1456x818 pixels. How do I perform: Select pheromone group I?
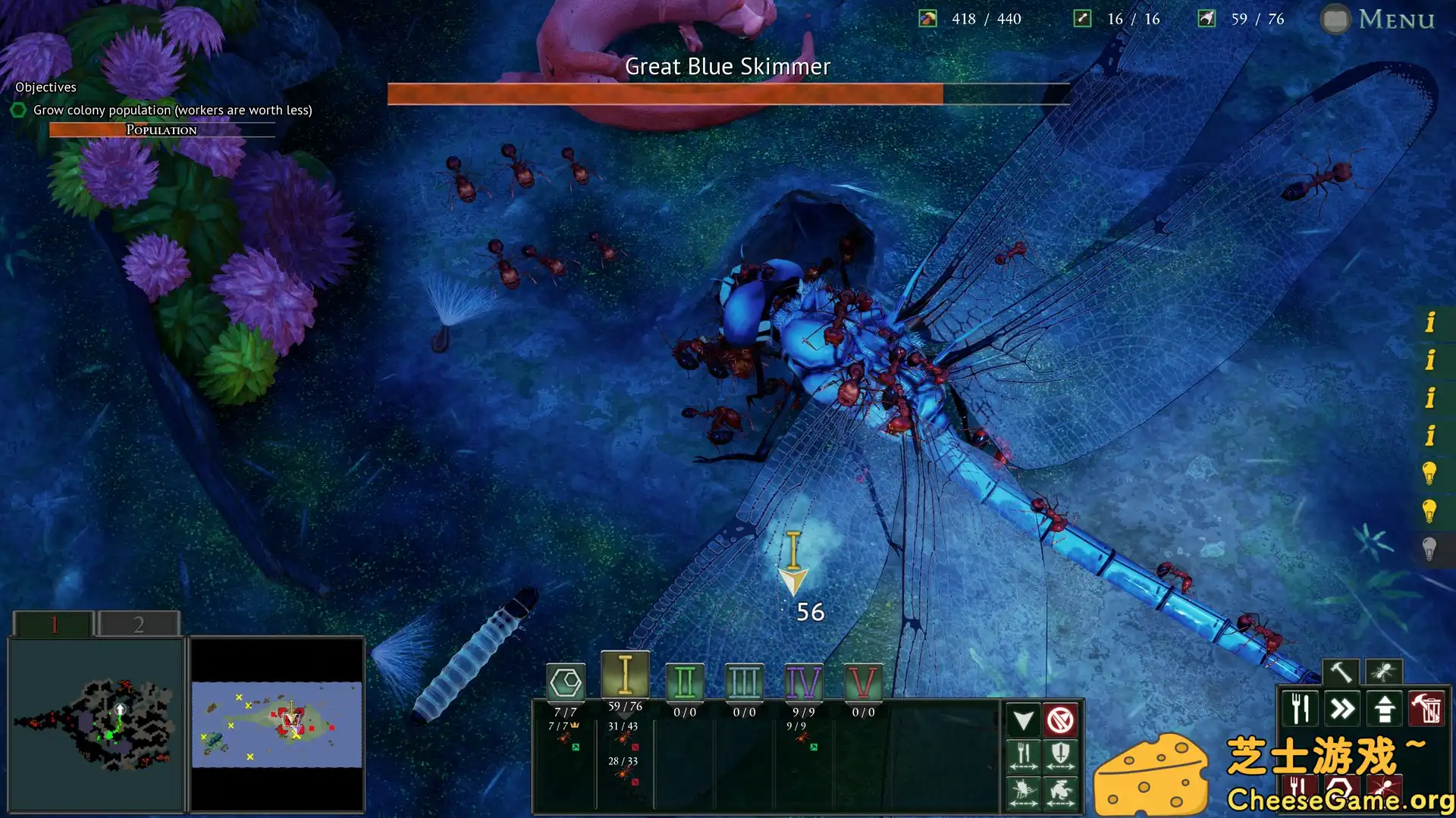[x=625, y=675]
